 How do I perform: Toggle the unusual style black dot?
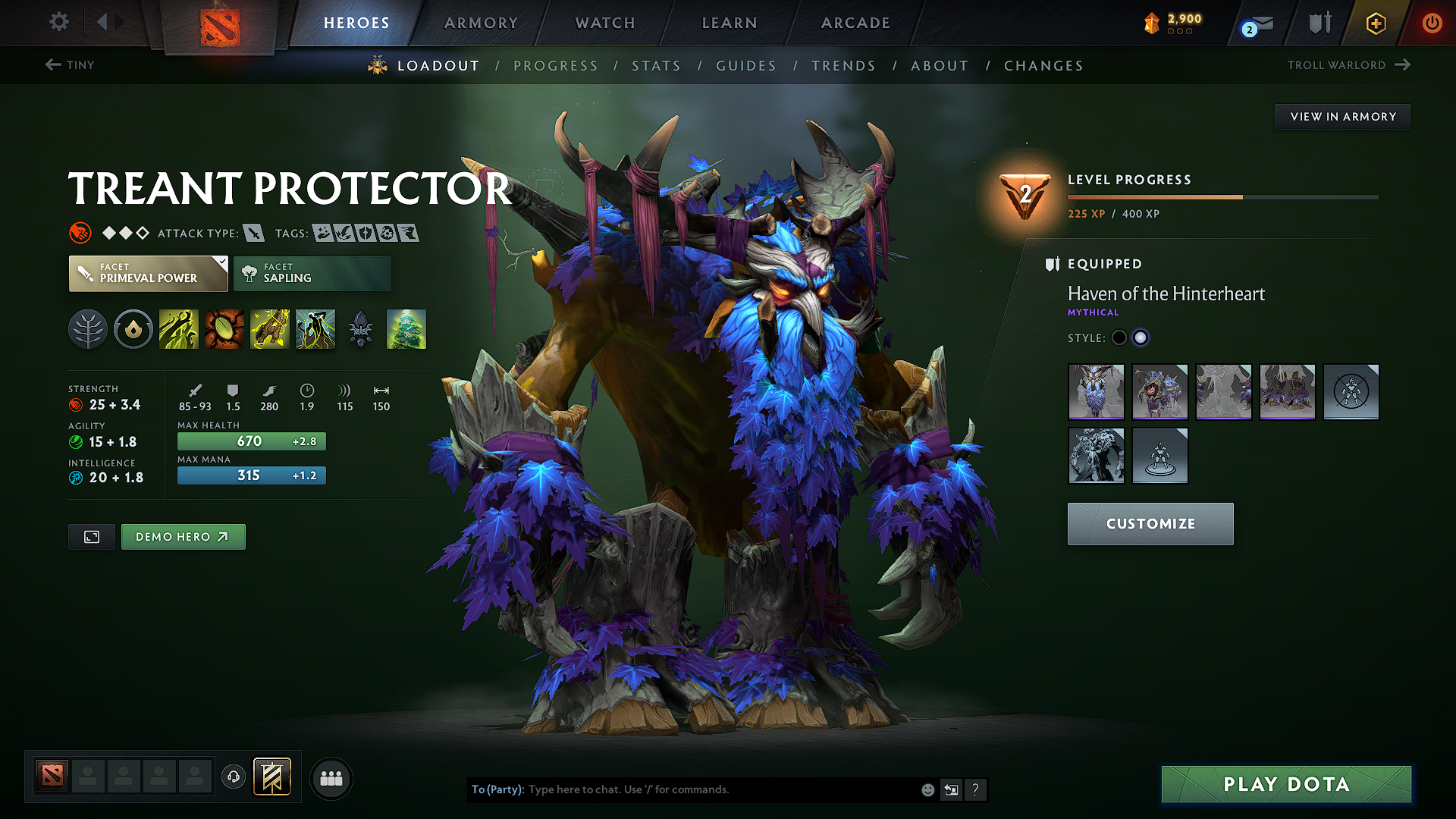[x=1119, y=337]
